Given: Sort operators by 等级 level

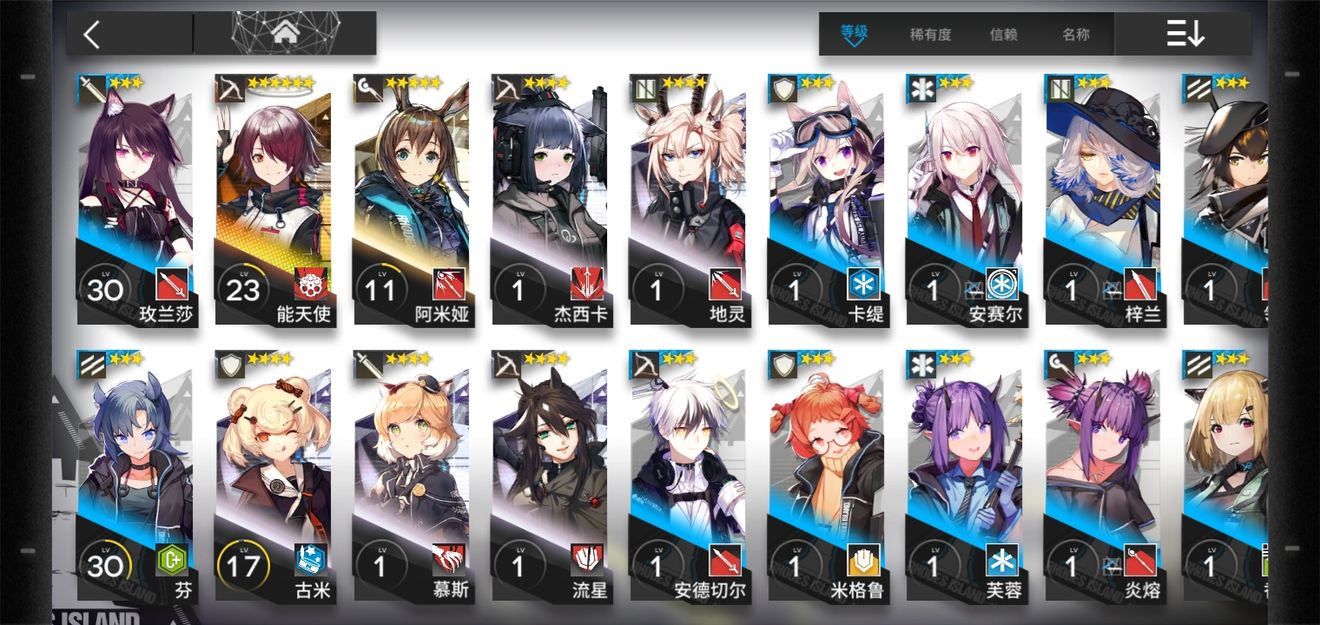Looking at the screenshot, I should click(854, 34).
